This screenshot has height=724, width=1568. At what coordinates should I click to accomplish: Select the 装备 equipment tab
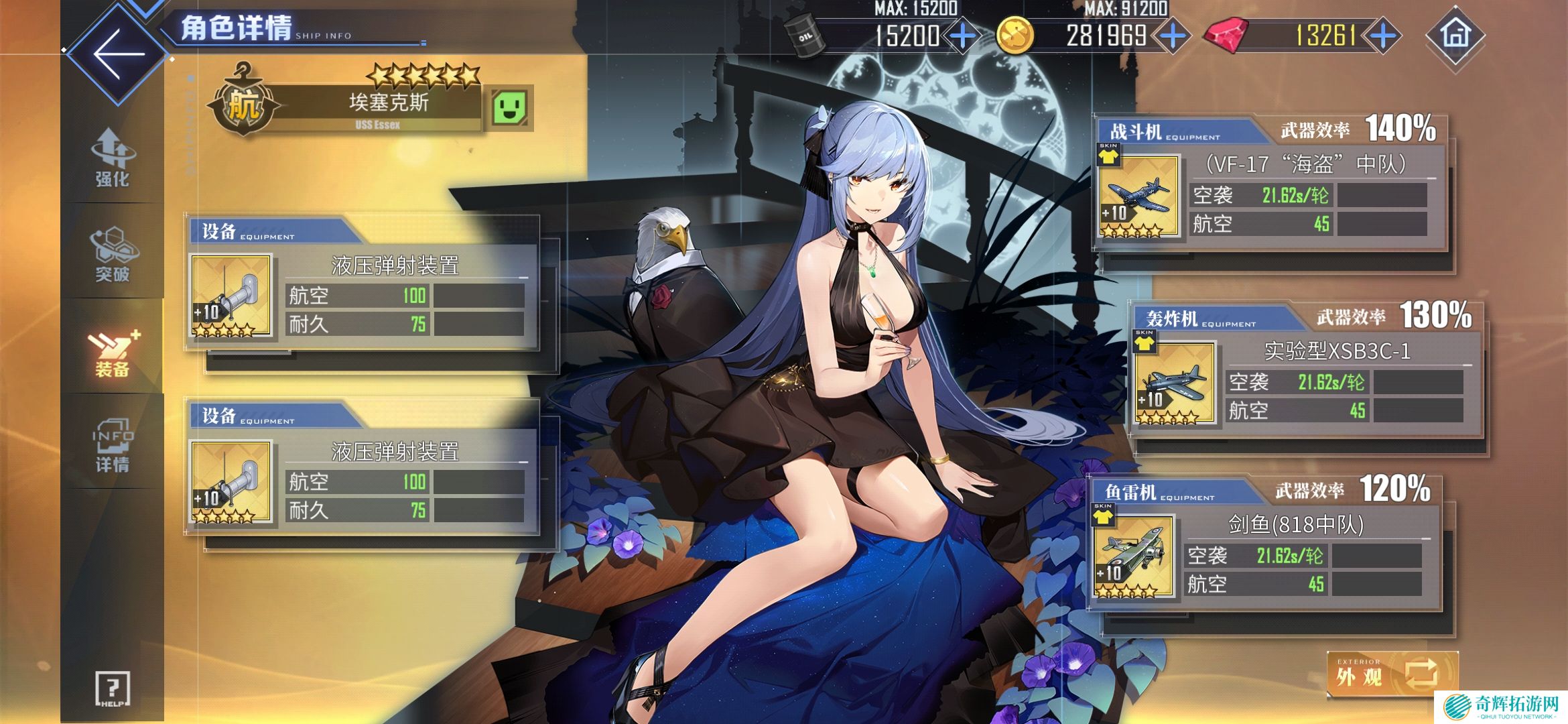click(x=113, y=353)
